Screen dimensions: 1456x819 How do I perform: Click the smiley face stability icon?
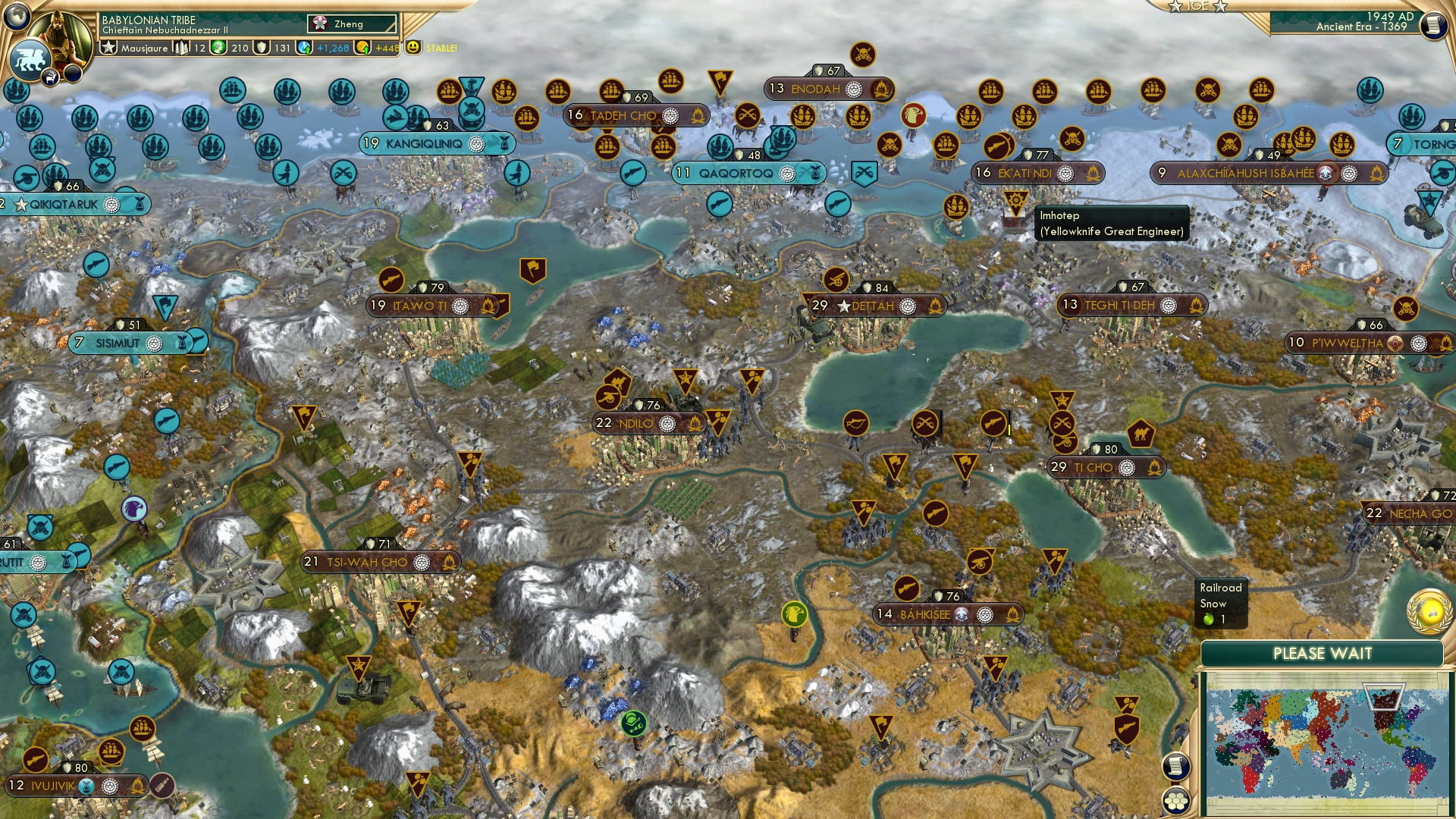coord(413,47)
